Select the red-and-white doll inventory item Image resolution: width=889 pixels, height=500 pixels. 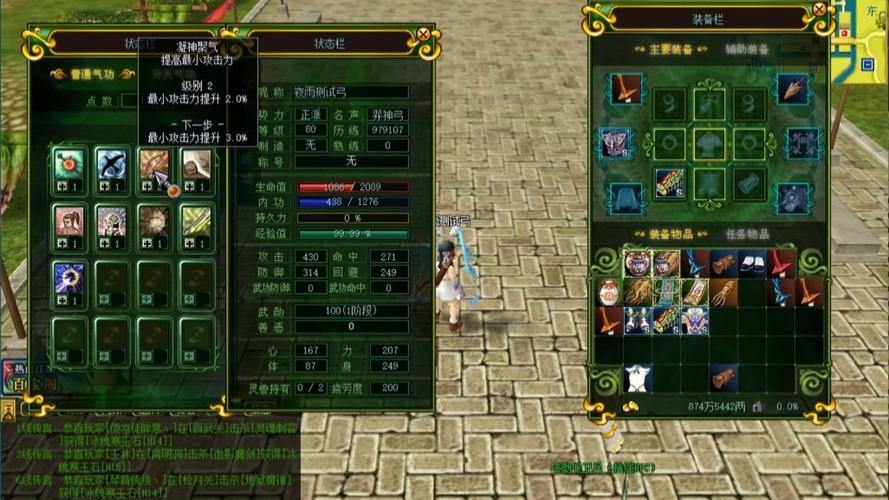609,292
